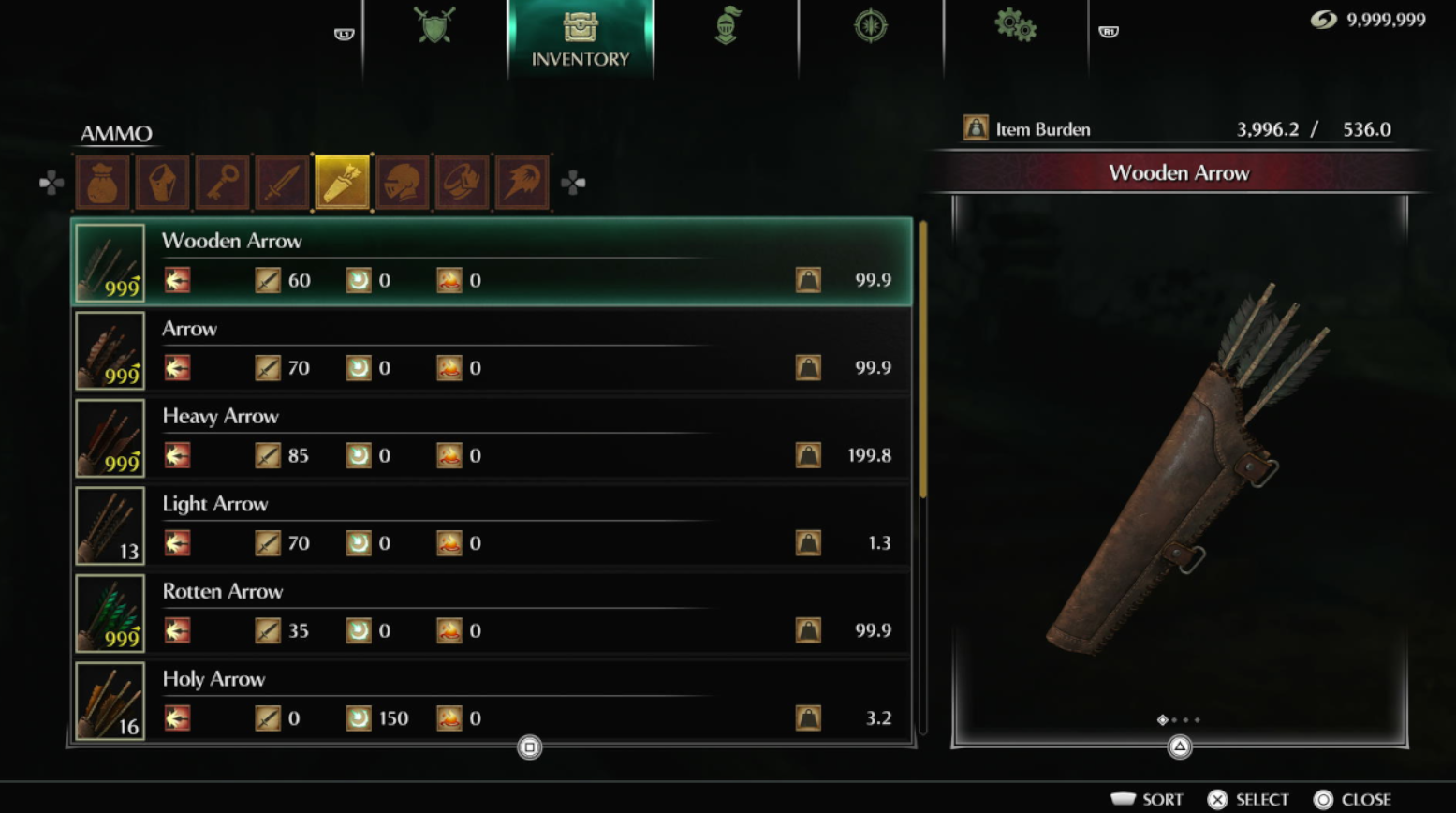Show the flame spell category
Image resolution: width=1456 pixels, height=813 pixels.
pyautogui.click(x=522, y=183)
